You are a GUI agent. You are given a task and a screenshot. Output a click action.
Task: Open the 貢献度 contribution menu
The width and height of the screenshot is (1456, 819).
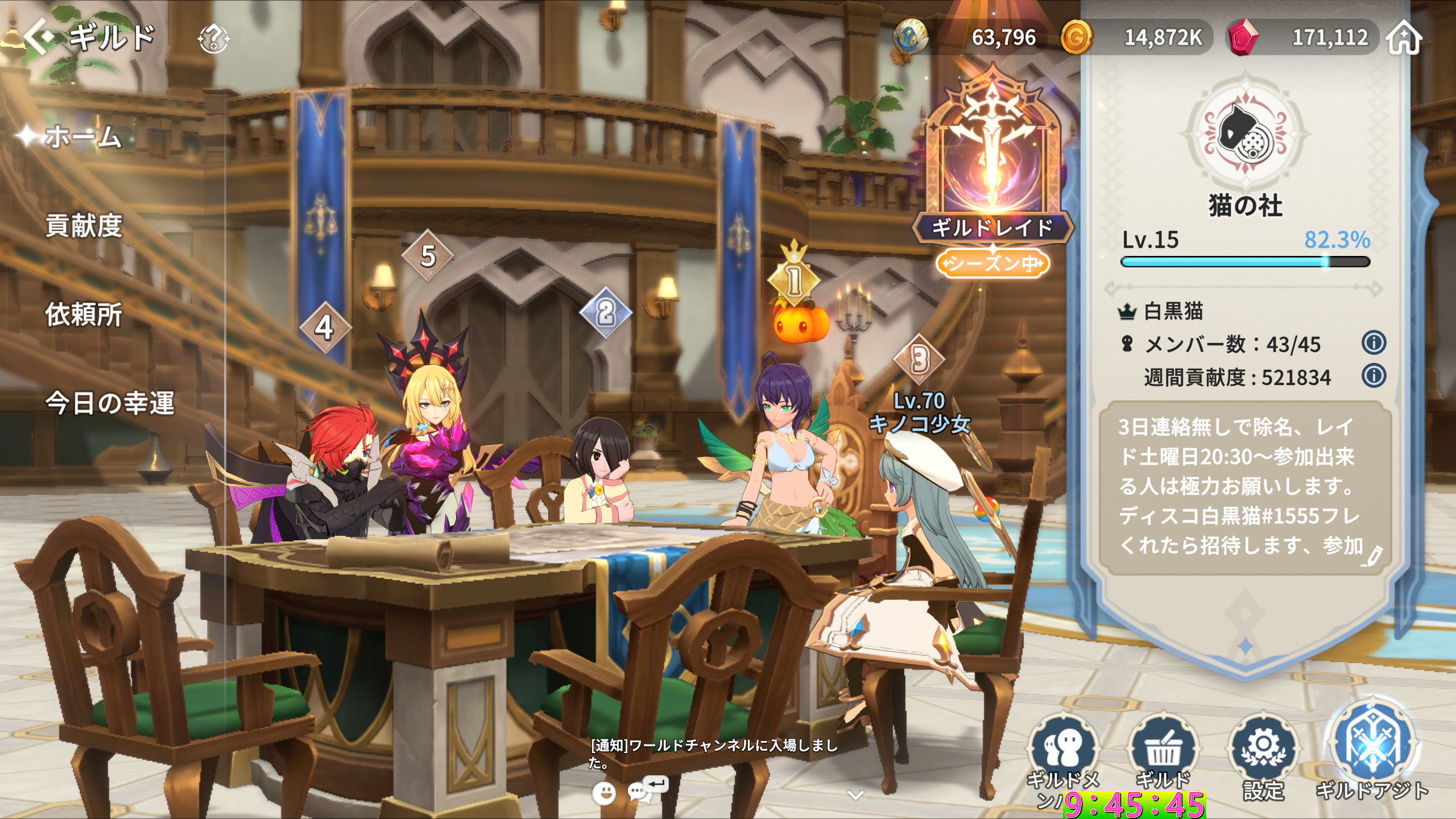84,226
